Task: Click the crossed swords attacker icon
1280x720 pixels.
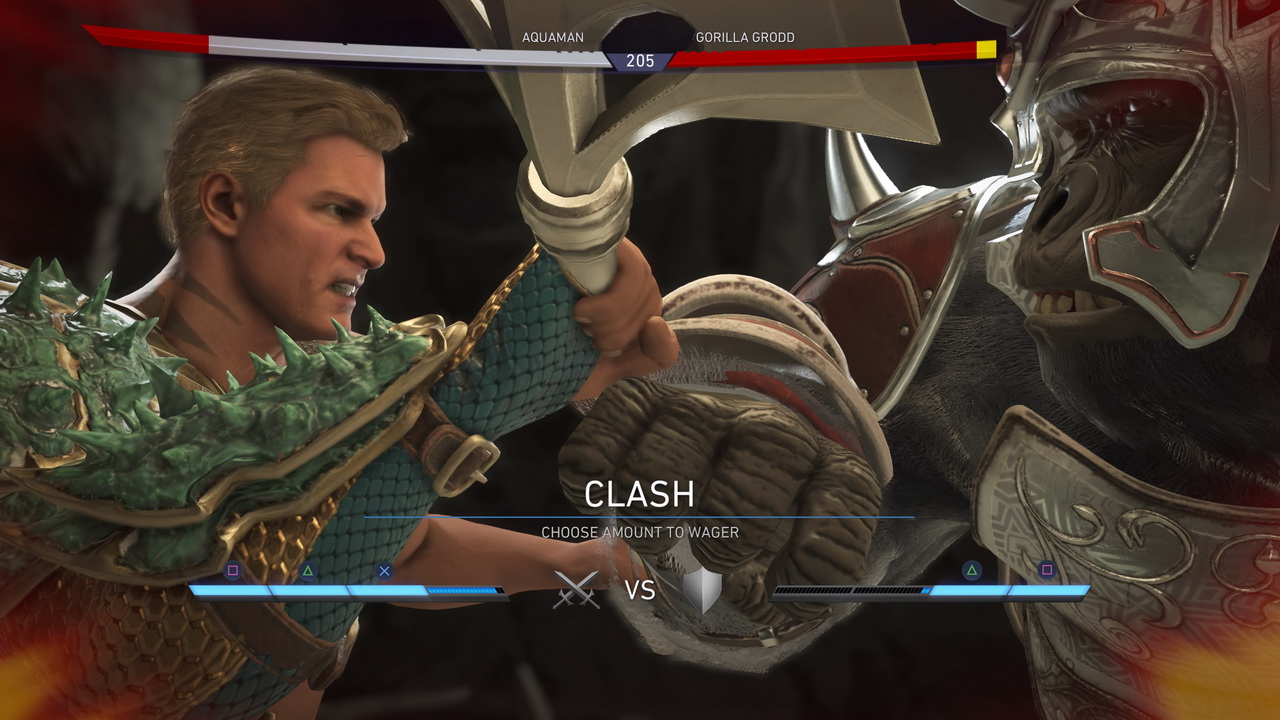Action: [x=577, y=590]
